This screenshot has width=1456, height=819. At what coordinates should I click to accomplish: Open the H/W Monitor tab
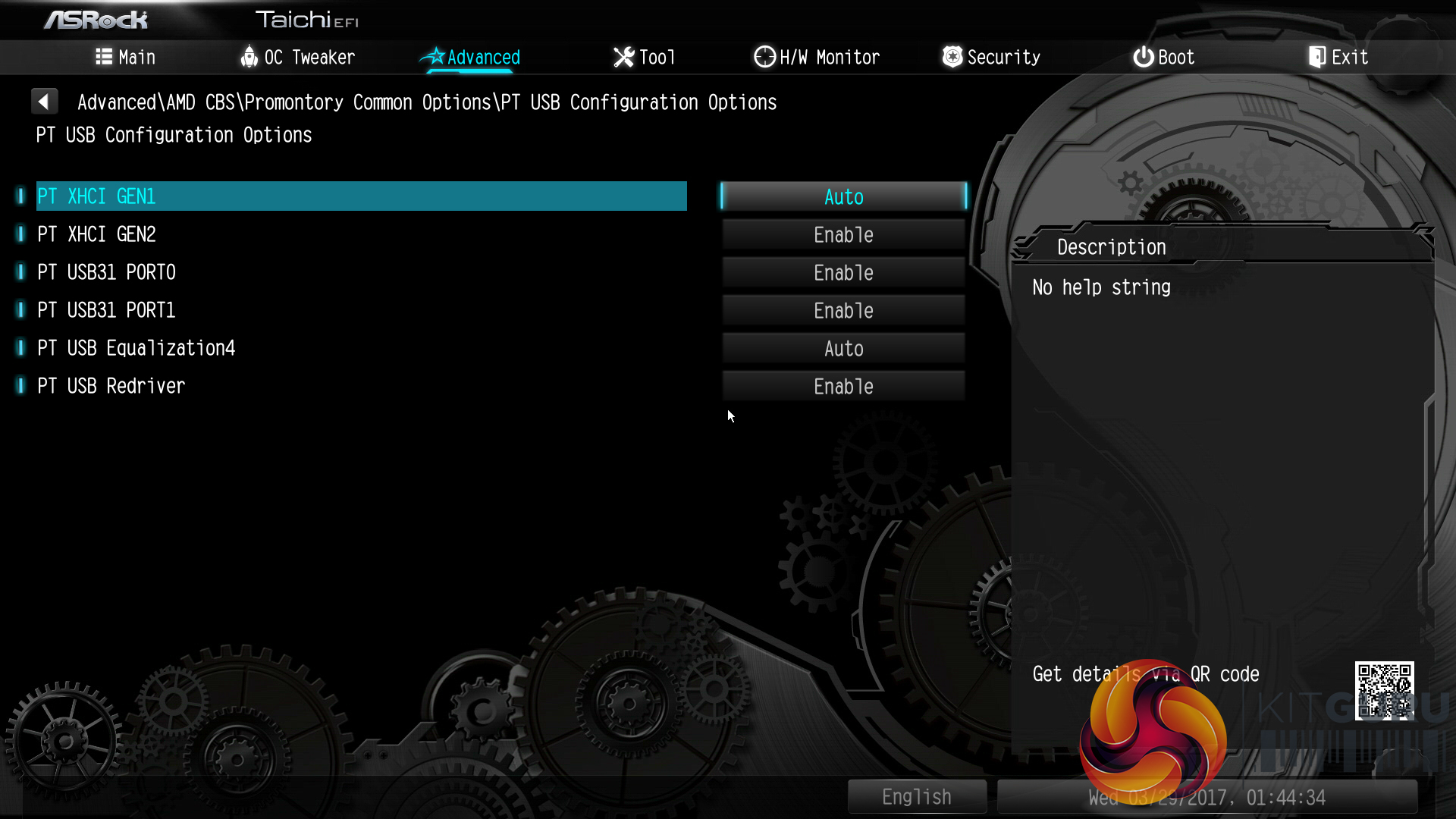point(817,58)
